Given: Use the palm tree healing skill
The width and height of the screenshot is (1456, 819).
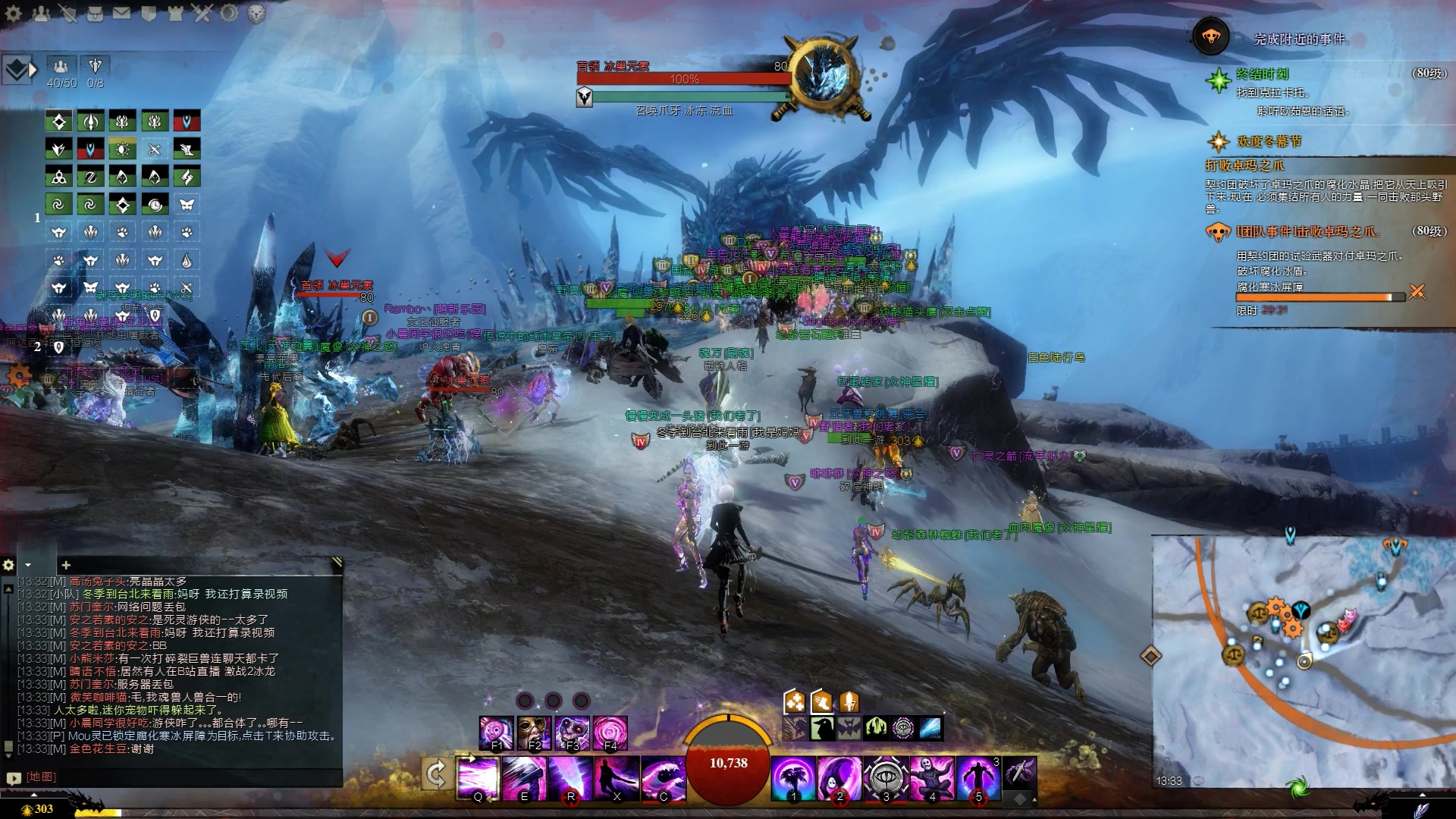Looking at the screenshot, I should coord(793,777).
